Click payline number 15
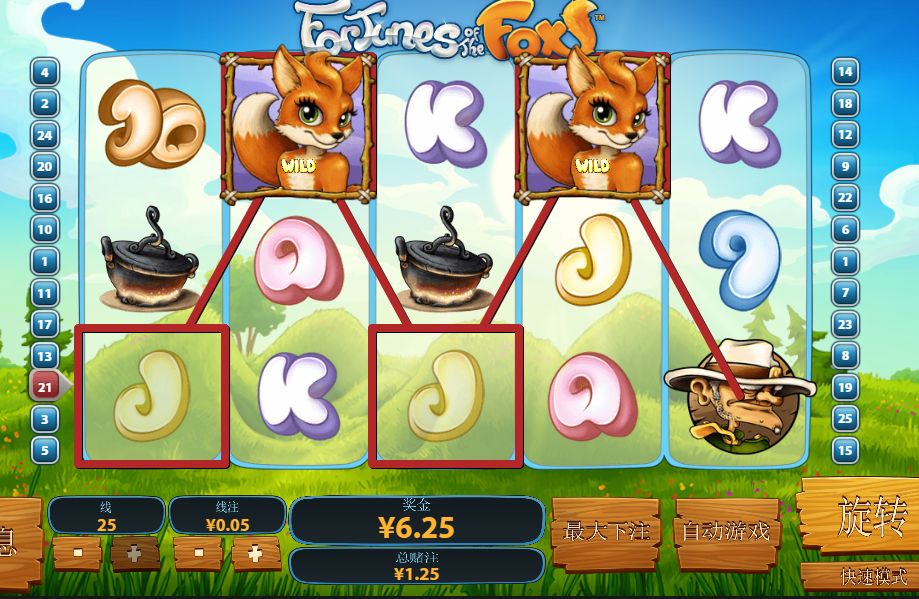The image size is (919, 599). tap(845, 450)
